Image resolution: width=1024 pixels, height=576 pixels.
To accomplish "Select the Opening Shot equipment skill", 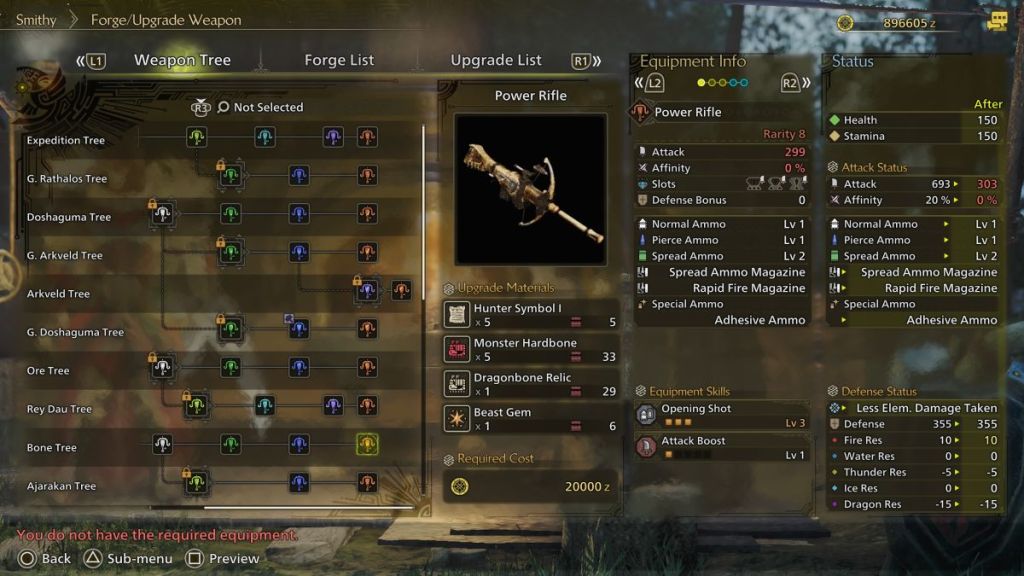I will pos(720,415).
